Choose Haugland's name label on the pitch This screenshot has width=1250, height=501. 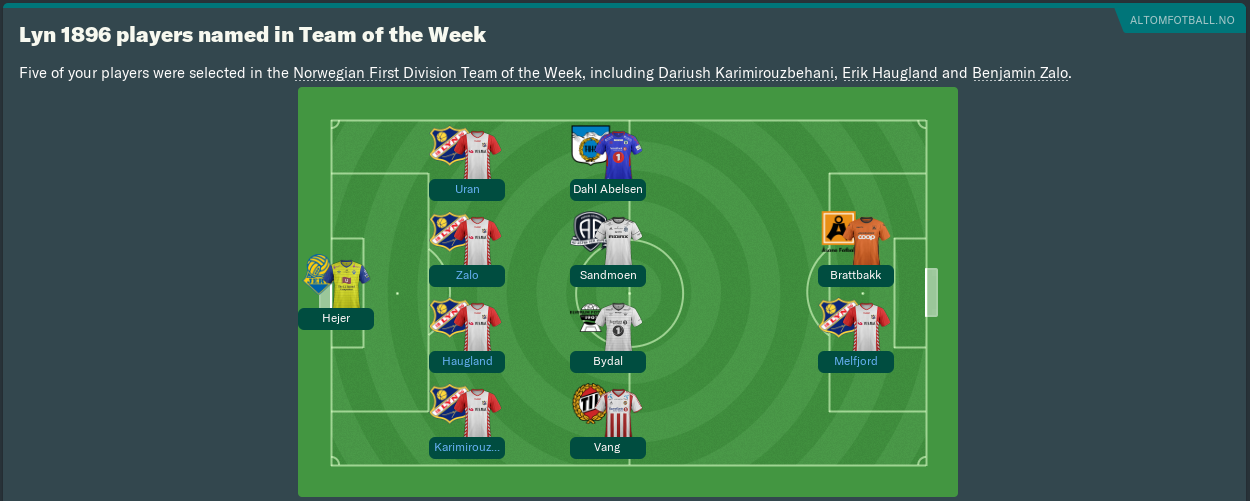(x=467, y=362)
